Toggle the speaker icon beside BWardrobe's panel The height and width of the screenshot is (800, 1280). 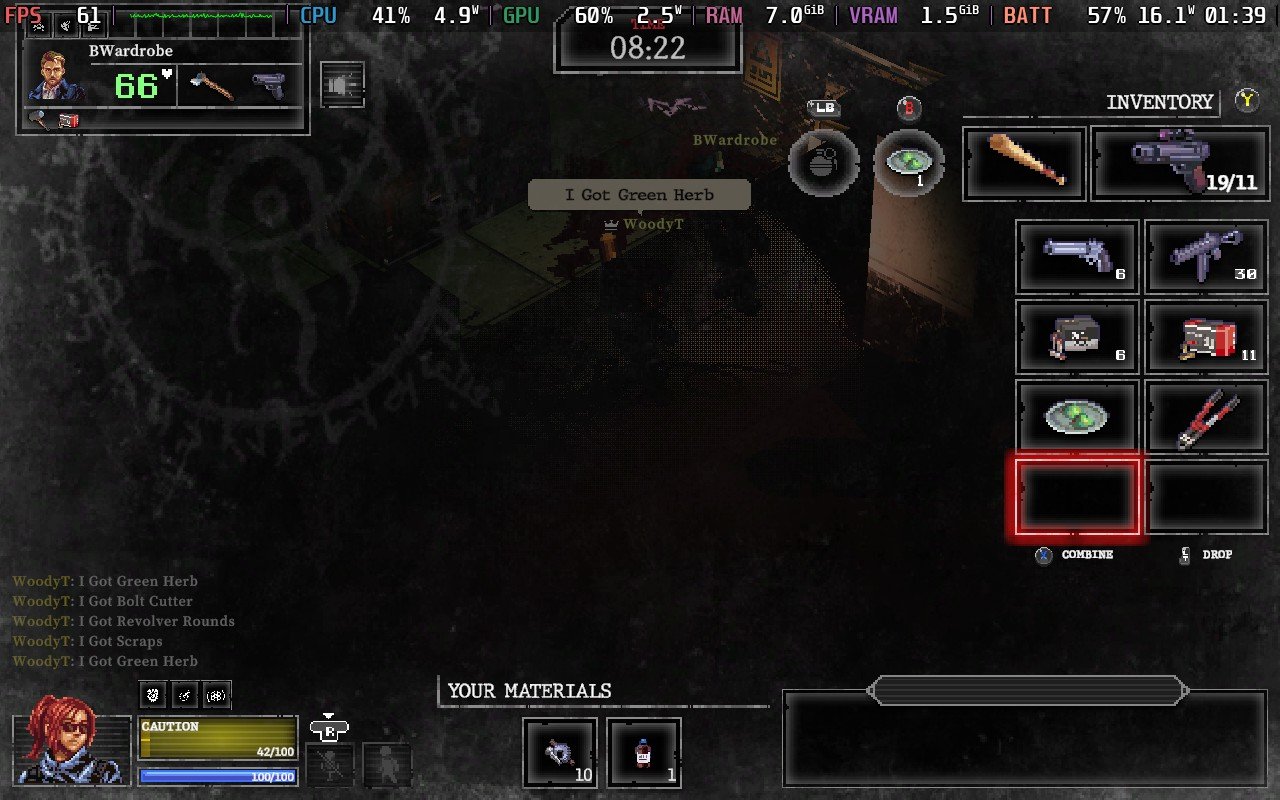pyautogui.click(x=342, y=86)
